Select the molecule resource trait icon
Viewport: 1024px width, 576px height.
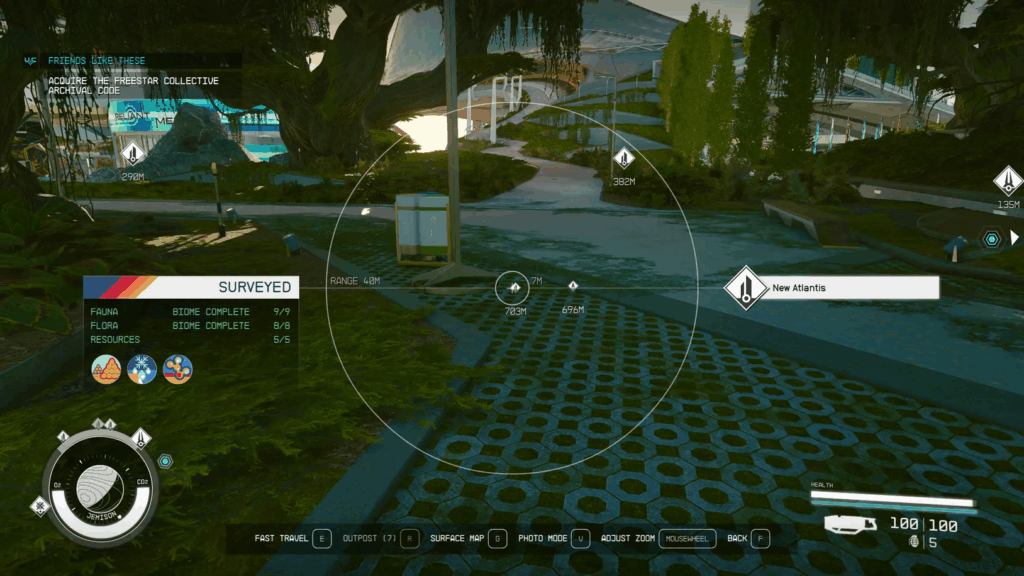(x=177, y=369)
